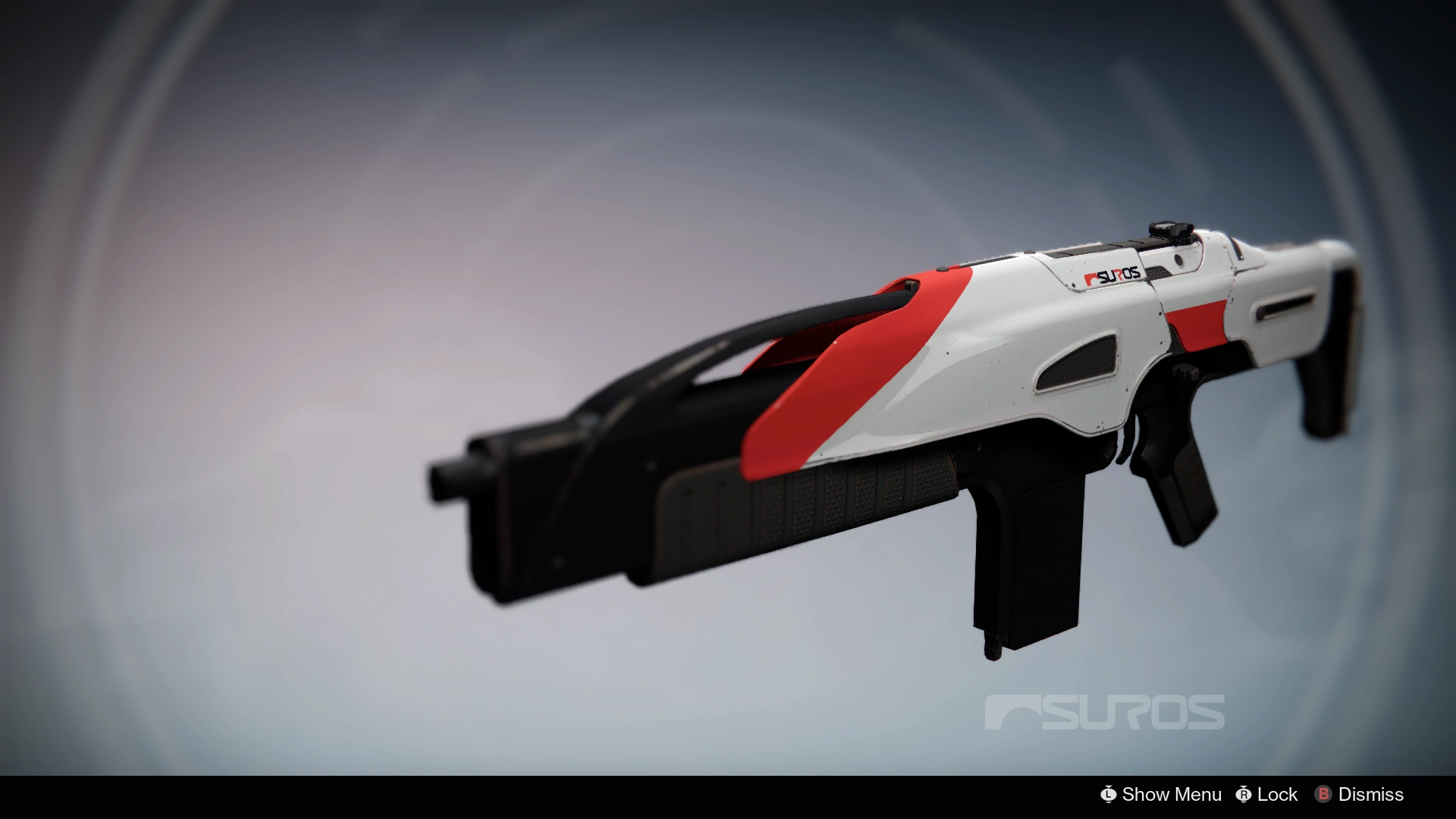This screenshot has width=1456, height=819.
Task: Click the red B Dismiss icon
Action: pos(1324,795)
